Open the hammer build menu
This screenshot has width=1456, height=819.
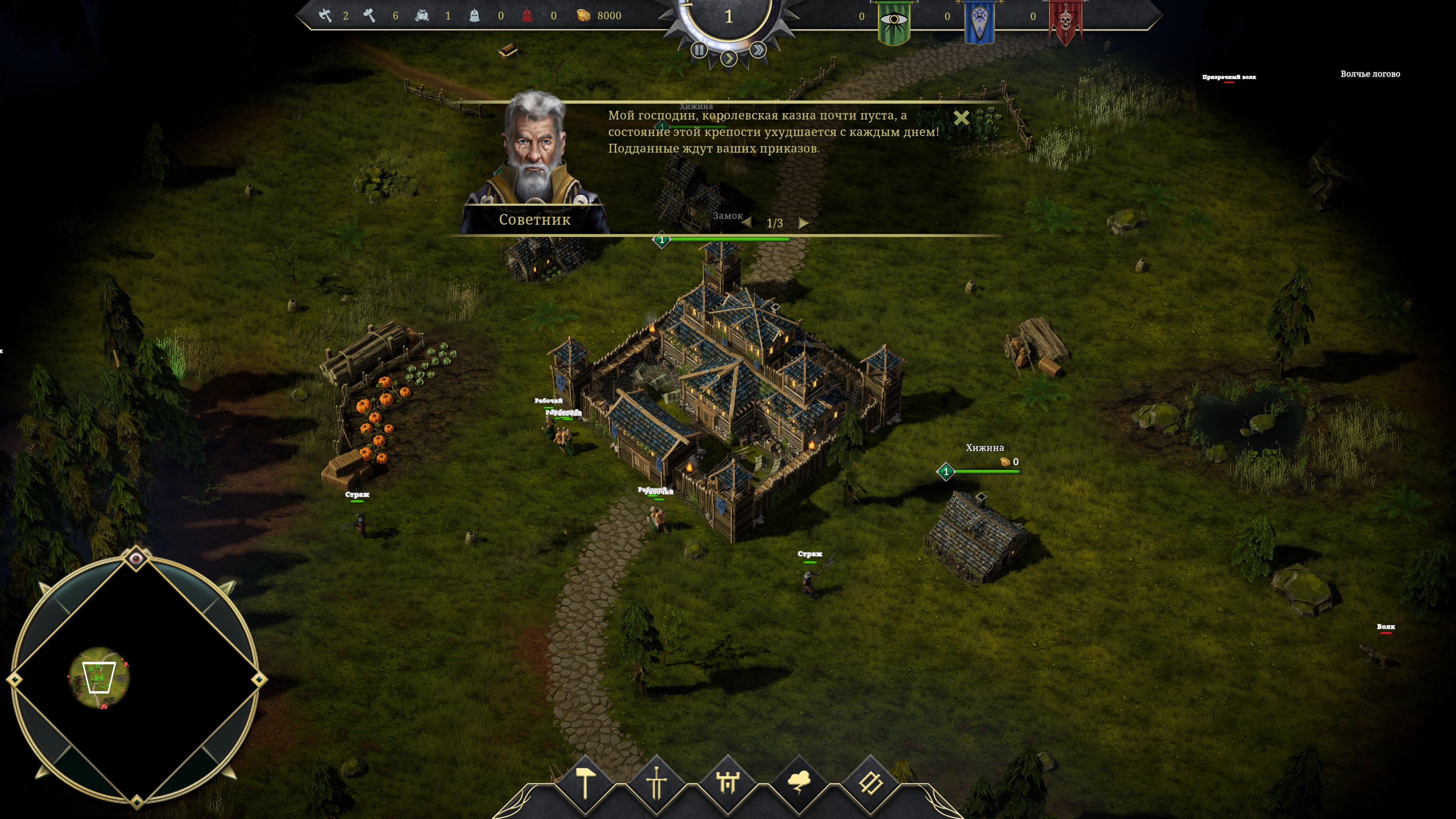pyautogui.click(x=585, y=783)
